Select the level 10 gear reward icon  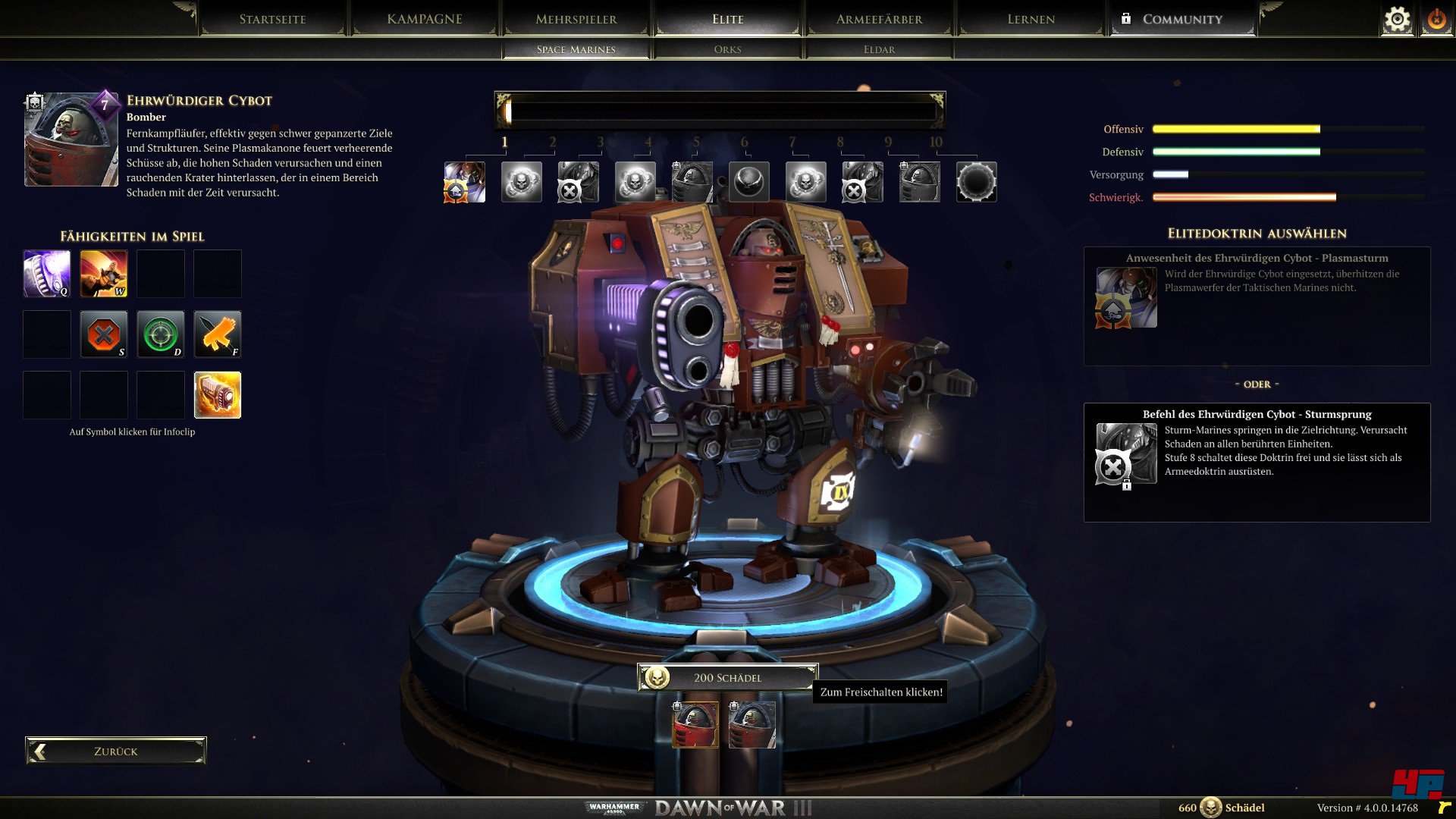[976, 182]
